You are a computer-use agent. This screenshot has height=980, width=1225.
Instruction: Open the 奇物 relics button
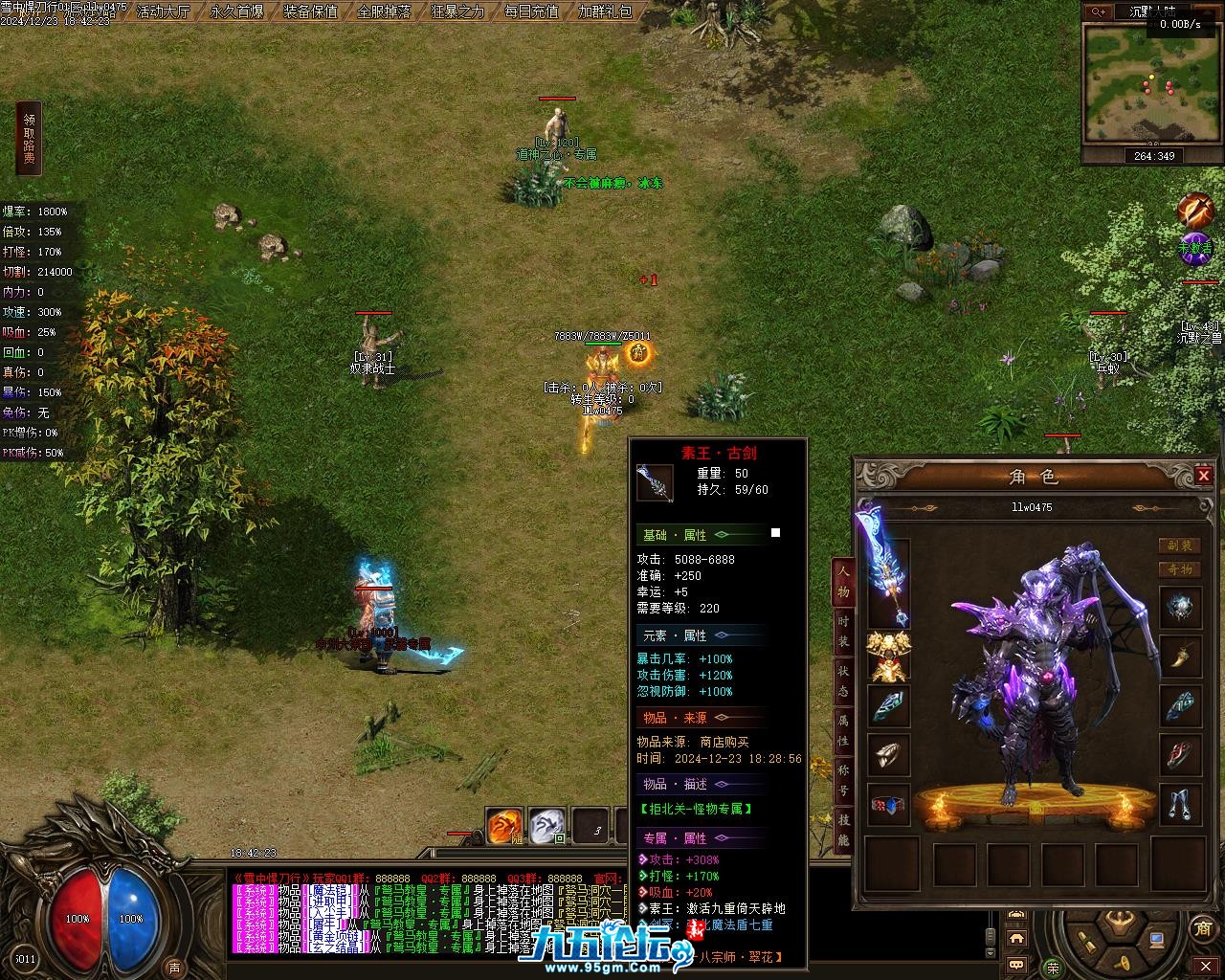(x=1180, y=569)
